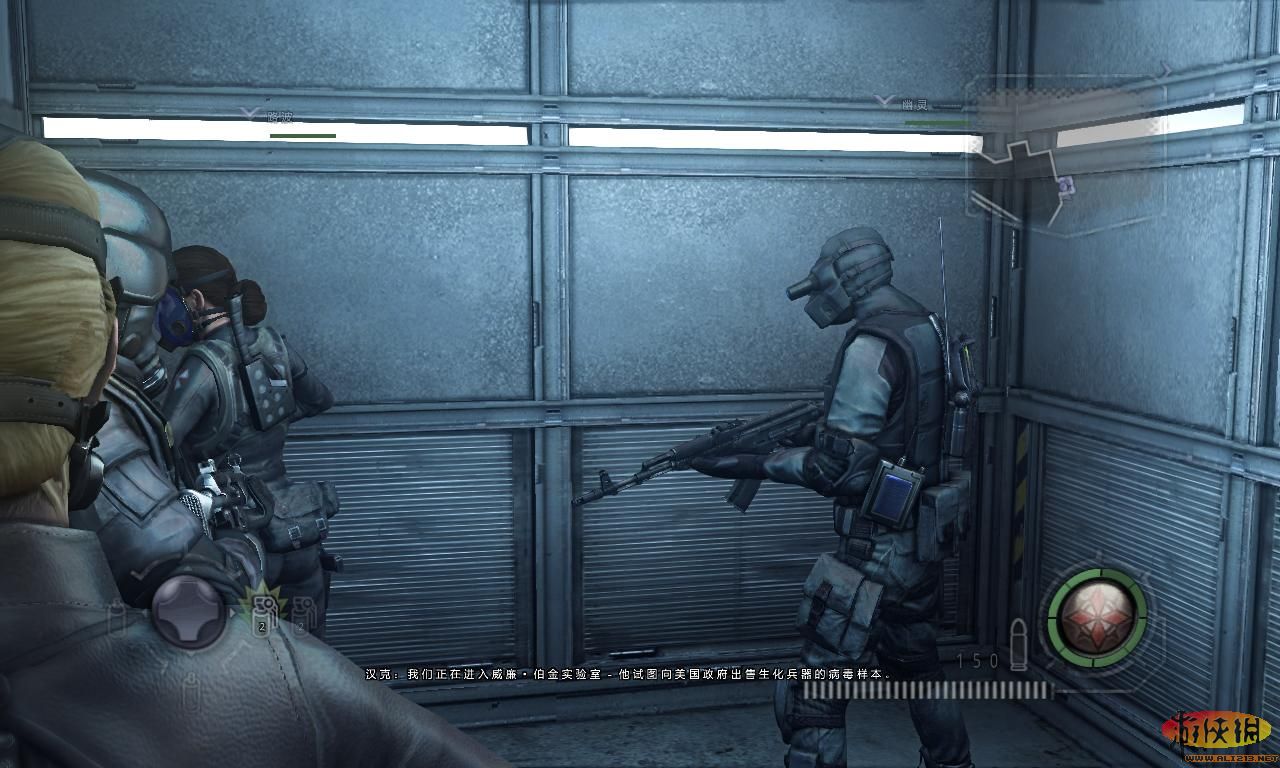Select 幽灵's health bar panel
Screen dimensions: 1280x768
click(937, 122)
